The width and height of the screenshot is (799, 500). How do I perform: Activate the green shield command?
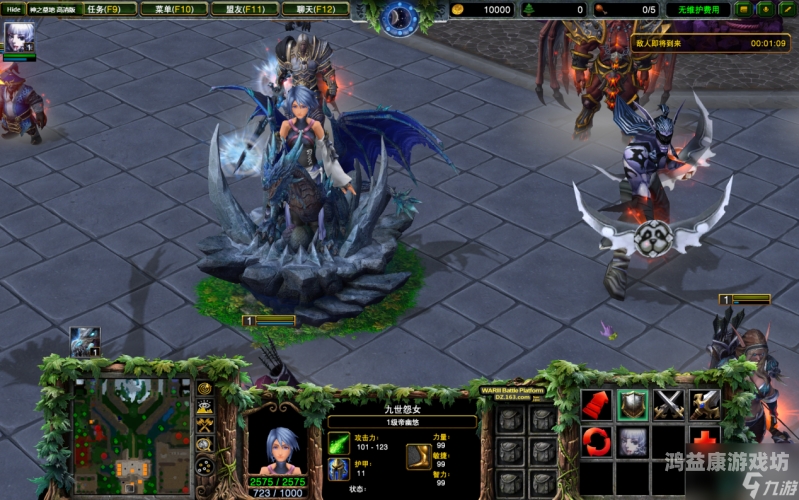(633, 405)
